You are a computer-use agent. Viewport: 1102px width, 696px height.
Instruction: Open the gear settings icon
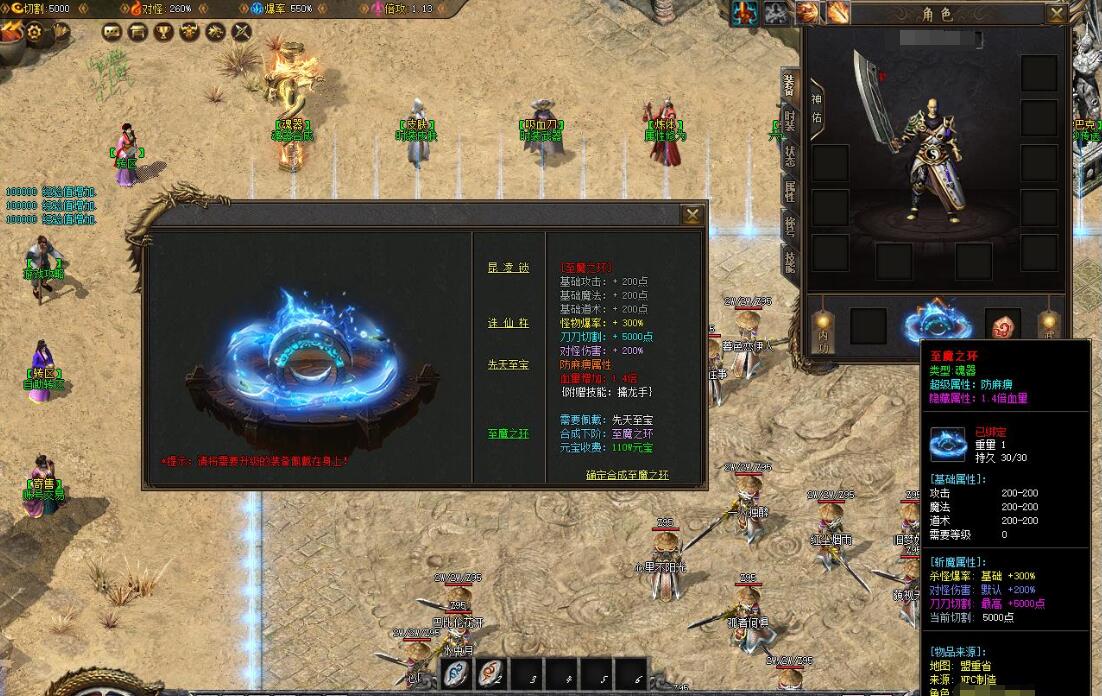[35, 31]
